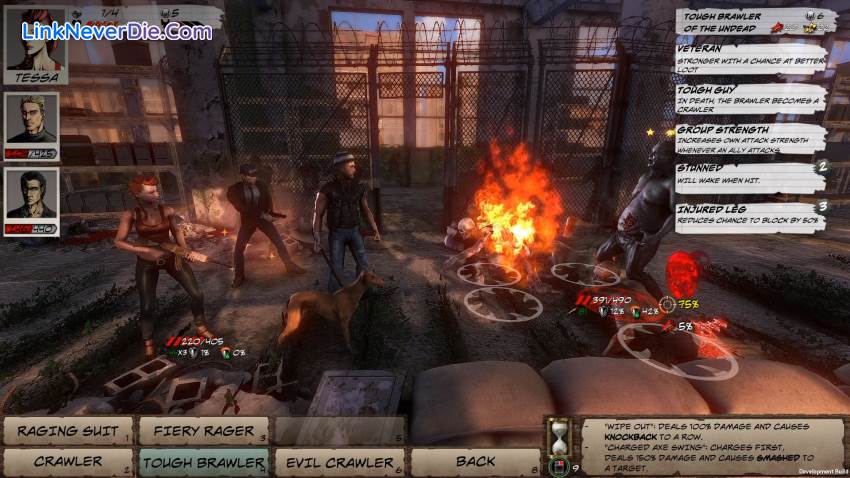Check the Injured Leg status entry
This screenshot has height=478, width=850.
coord(750,213)
